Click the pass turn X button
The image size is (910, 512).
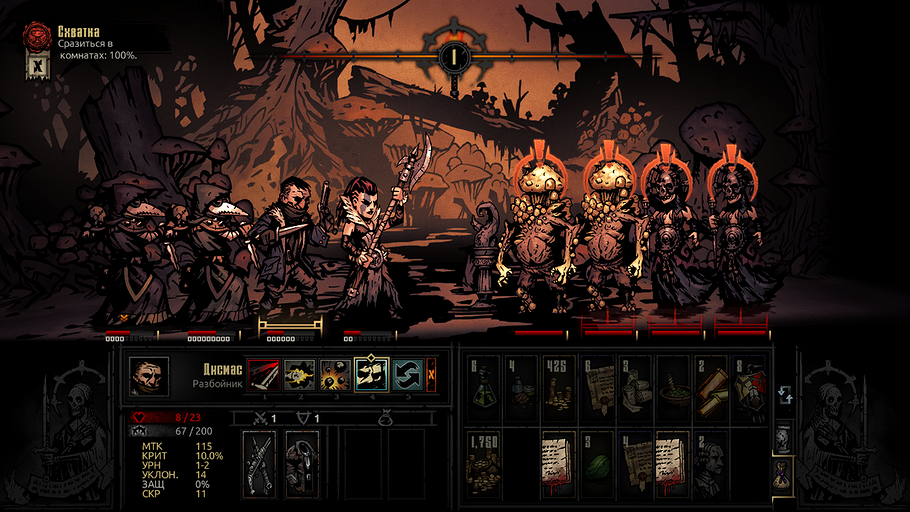[x=432, y=376]
